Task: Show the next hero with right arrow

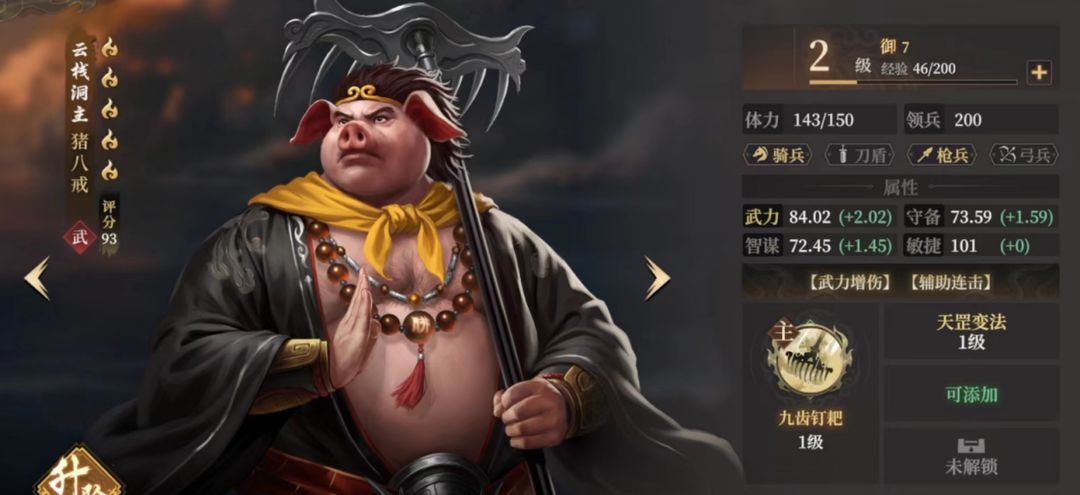Action: click(x=656, y=279)
